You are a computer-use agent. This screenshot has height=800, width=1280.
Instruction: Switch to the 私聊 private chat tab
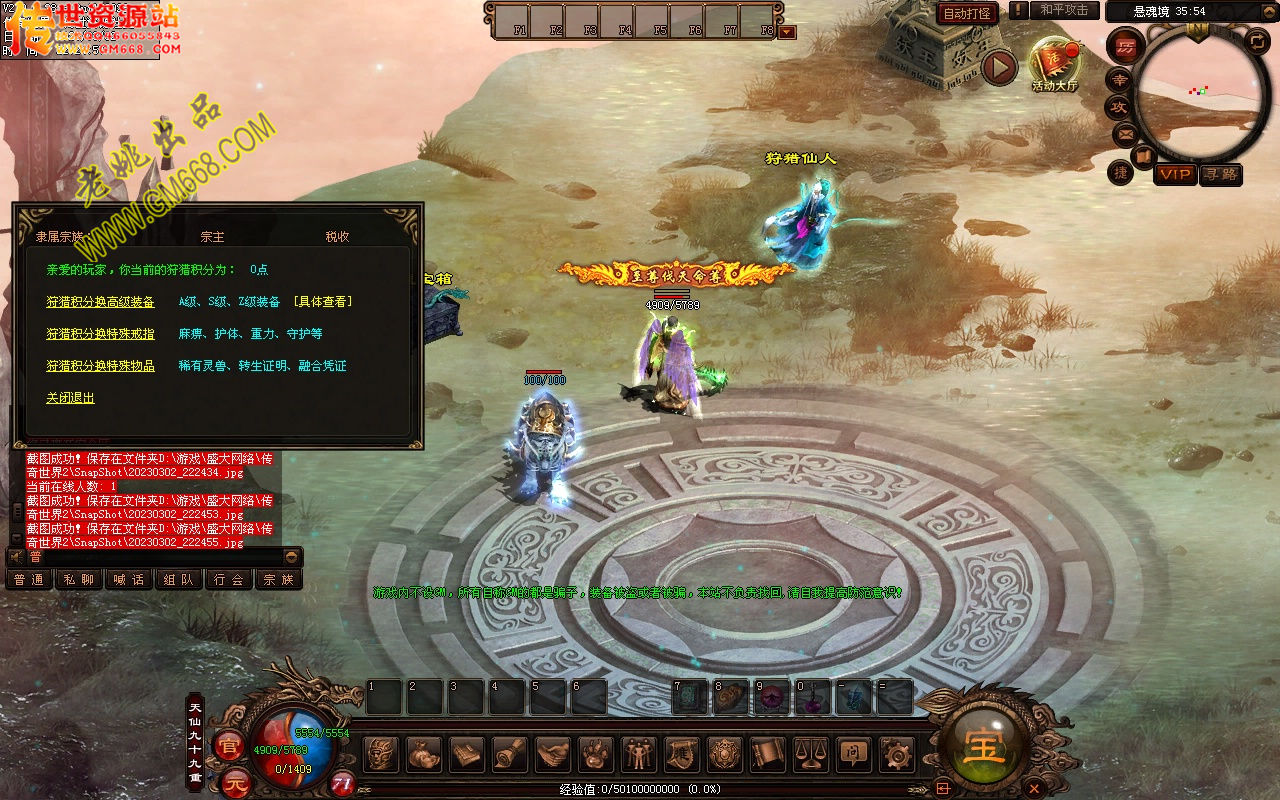(79, 579)
